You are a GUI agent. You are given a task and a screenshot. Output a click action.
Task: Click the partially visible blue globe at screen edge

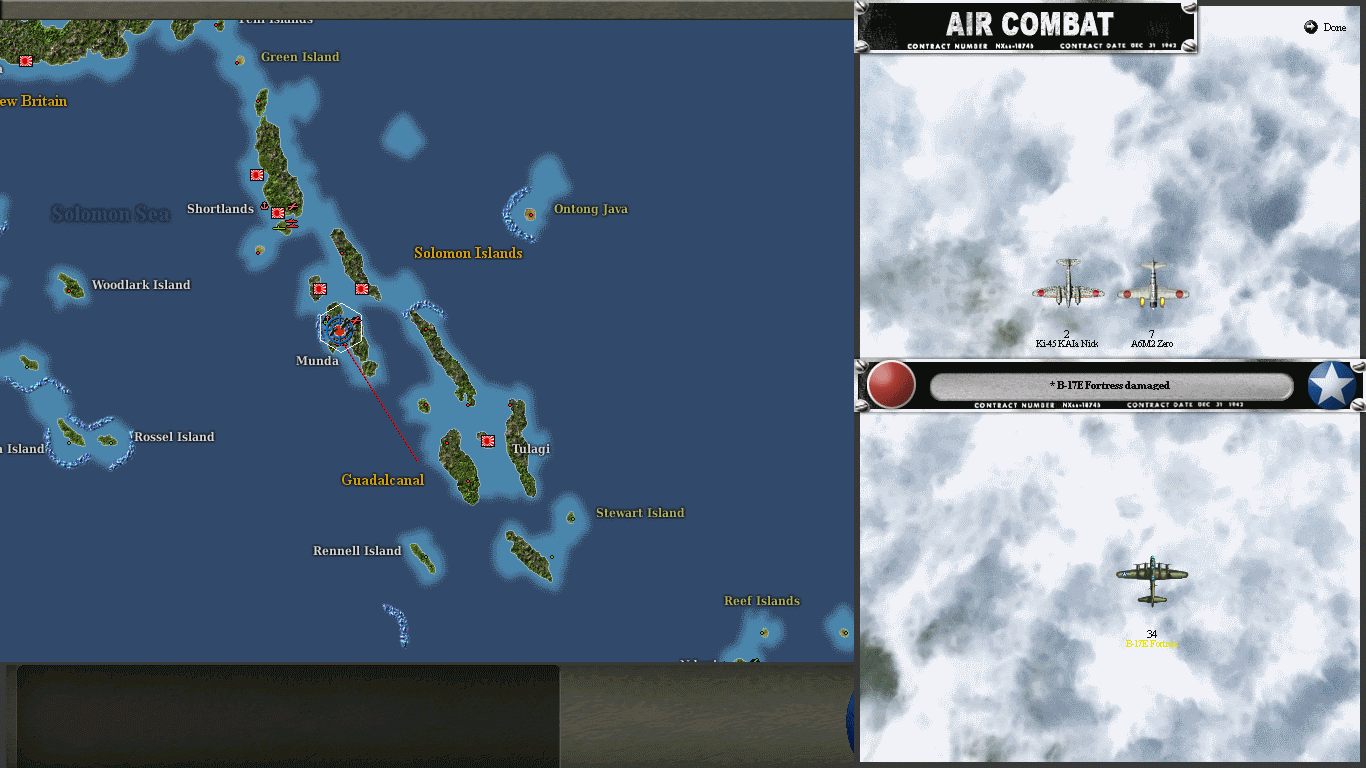(853, 718)
